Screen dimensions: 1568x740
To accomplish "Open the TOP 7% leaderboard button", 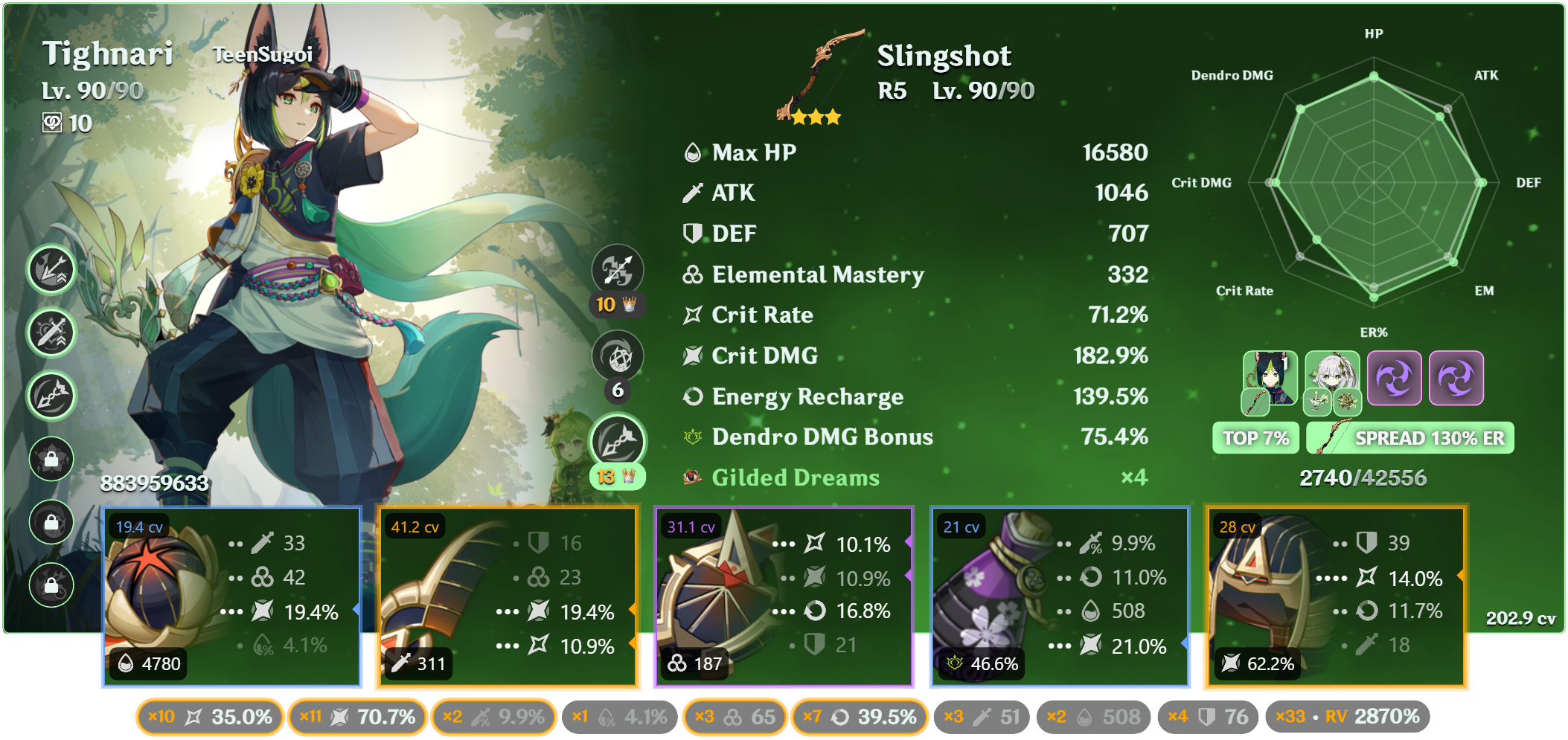I will [1255, 438].
